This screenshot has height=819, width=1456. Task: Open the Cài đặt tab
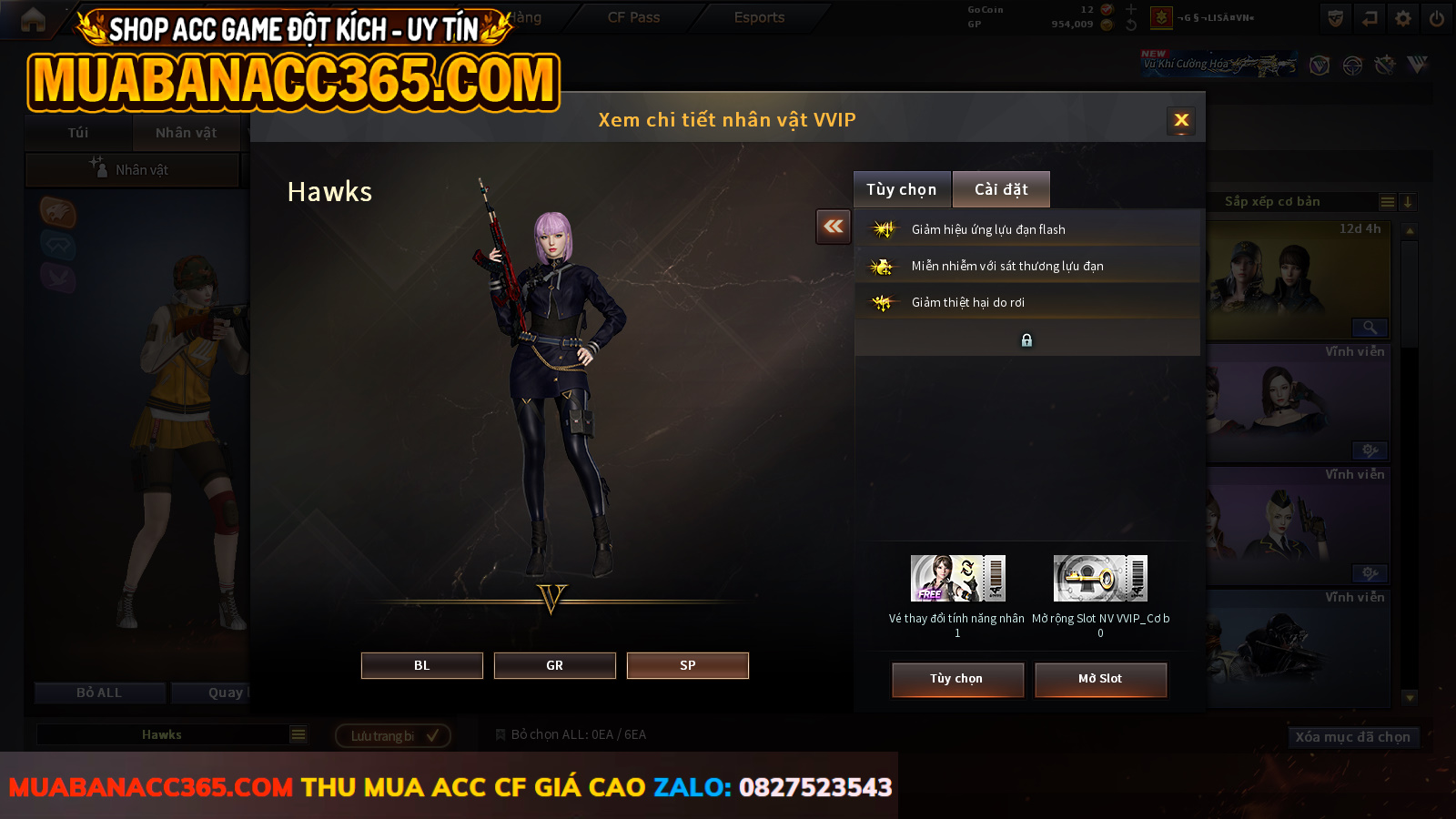(x=1001, y=189)
